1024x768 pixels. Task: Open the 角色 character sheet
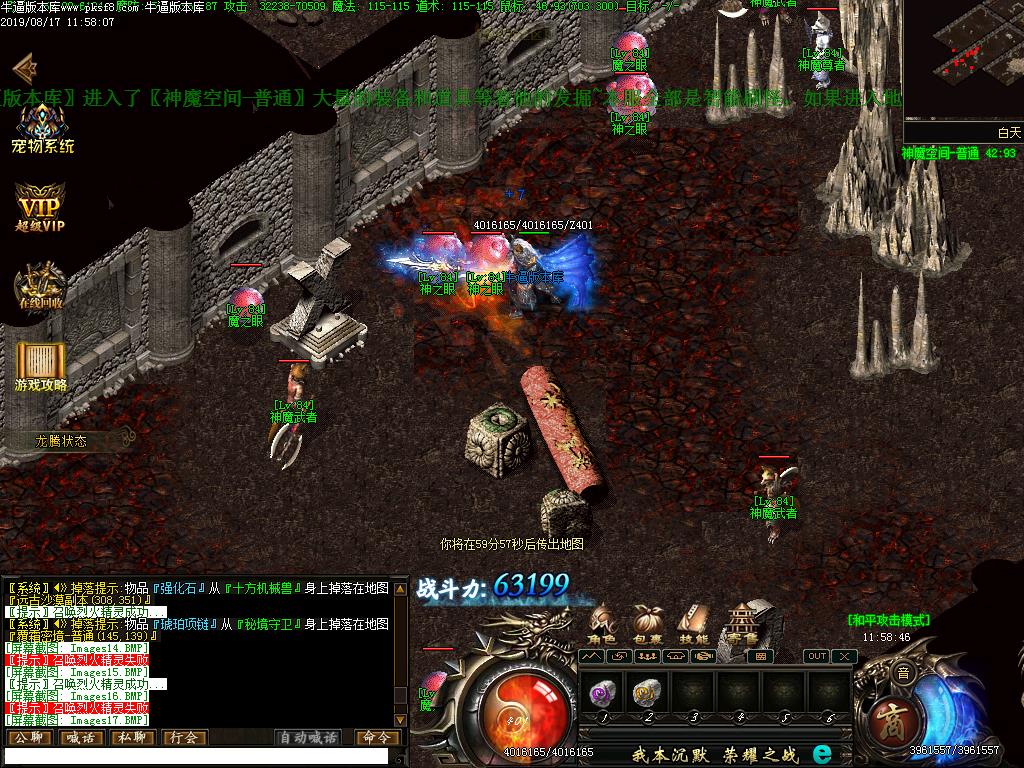point(601,624)
